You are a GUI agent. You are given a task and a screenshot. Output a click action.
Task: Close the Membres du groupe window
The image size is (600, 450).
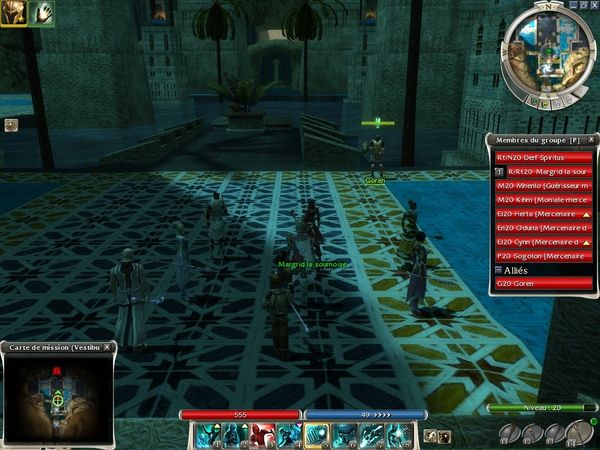pyautogui.click(x=592, y=140)
